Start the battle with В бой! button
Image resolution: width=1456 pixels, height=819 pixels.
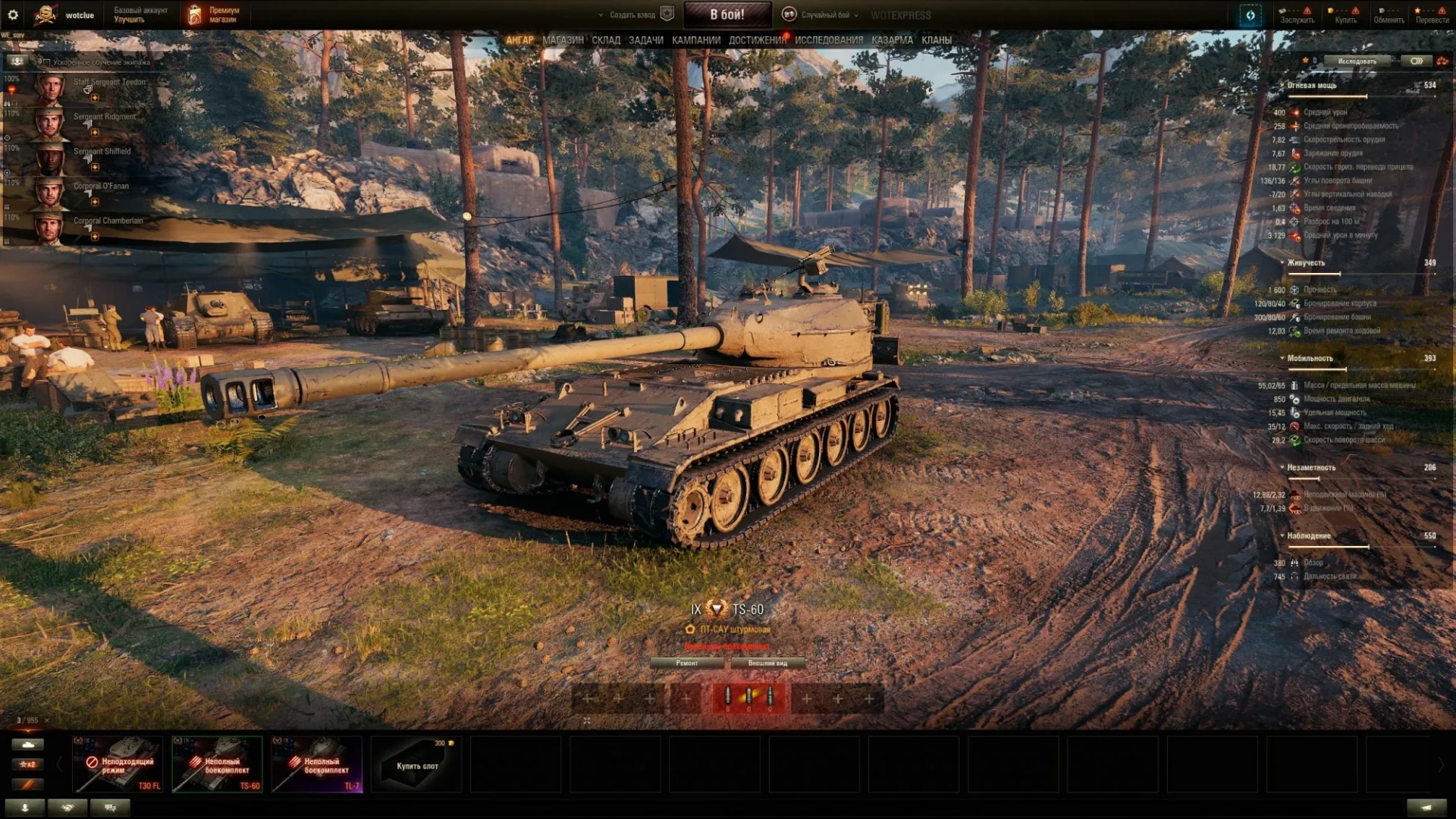[726, 14]
